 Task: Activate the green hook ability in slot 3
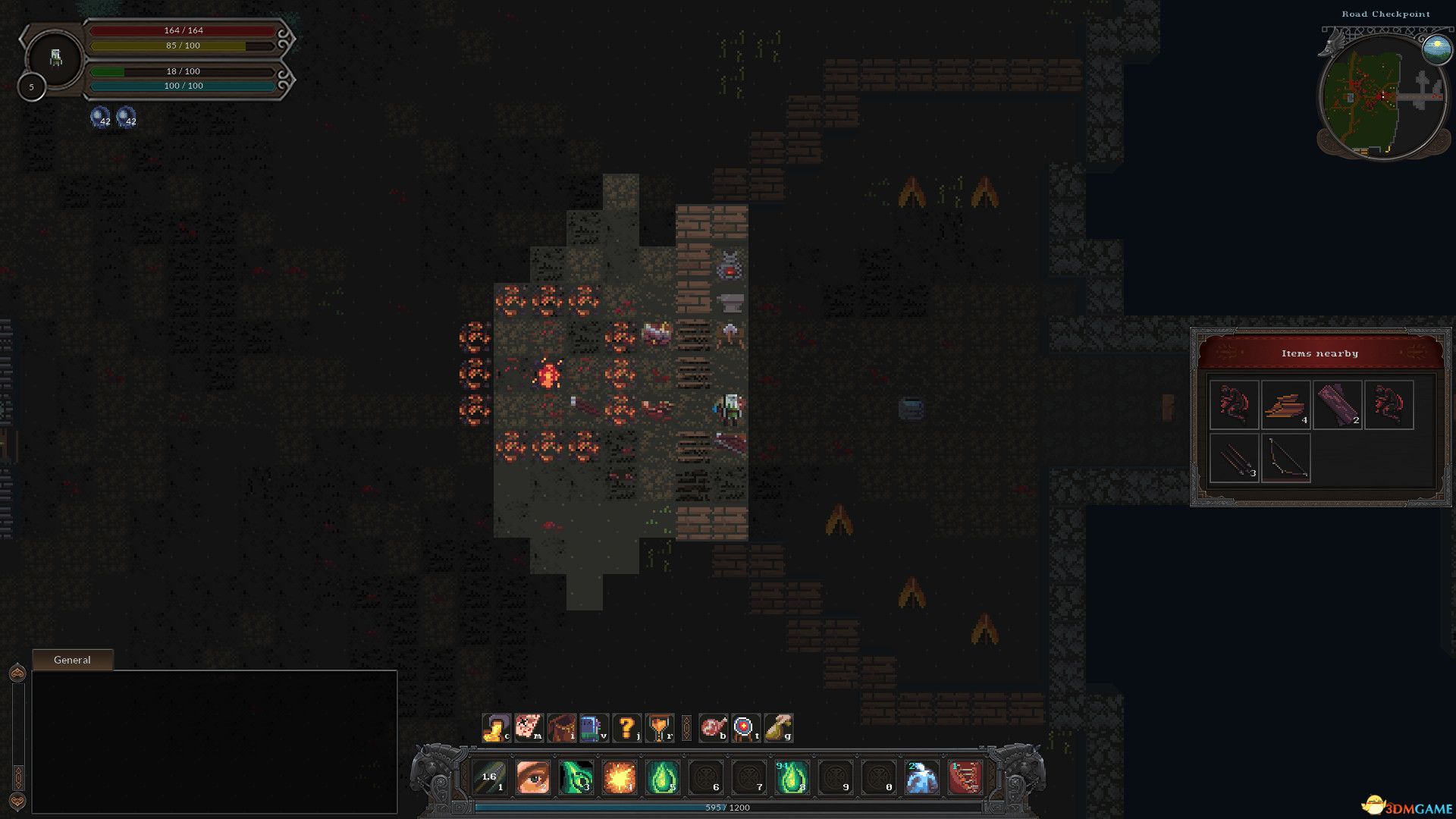[576, 777]
